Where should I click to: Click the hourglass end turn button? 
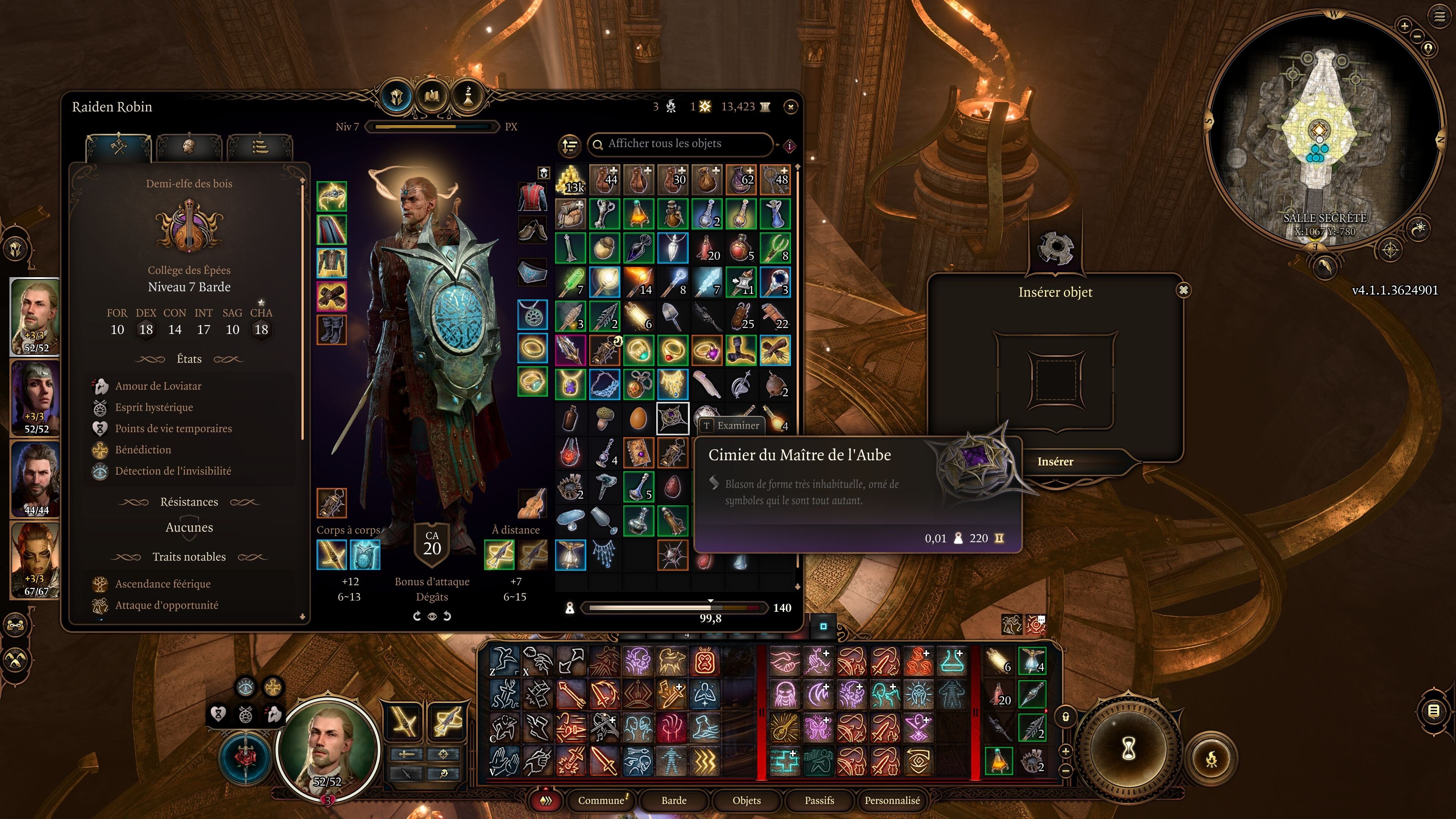1129,750
